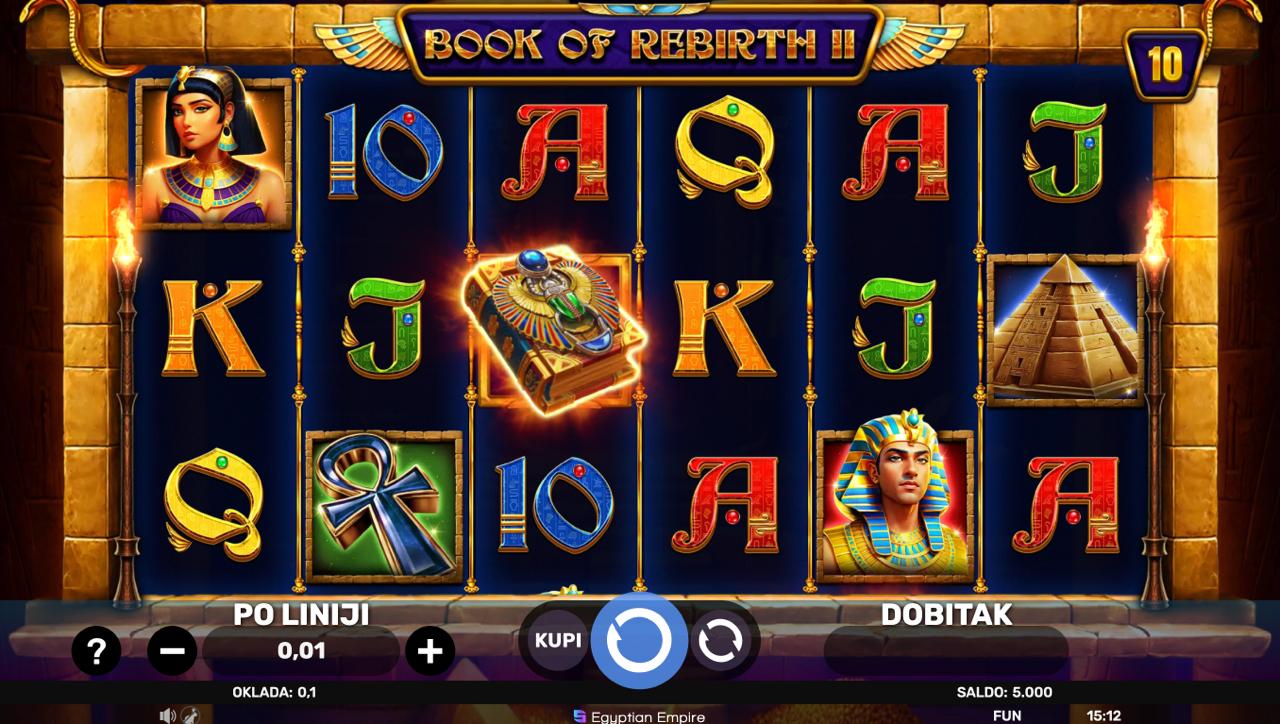
Task: Open the paylines selector showing 10
Action: pyautogui.click(x=1165, y=65)
